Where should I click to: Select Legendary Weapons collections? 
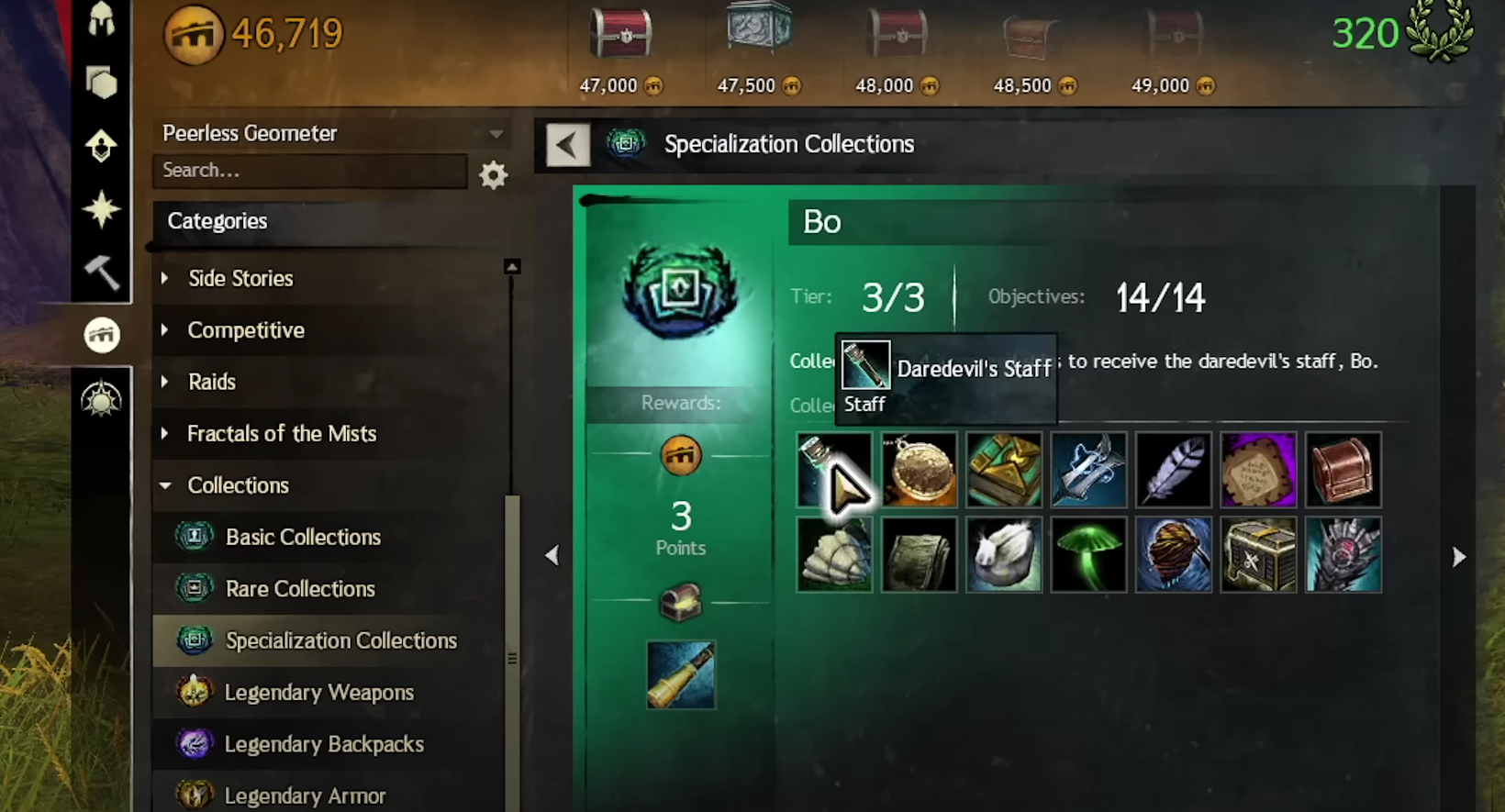tap(318, 693)
